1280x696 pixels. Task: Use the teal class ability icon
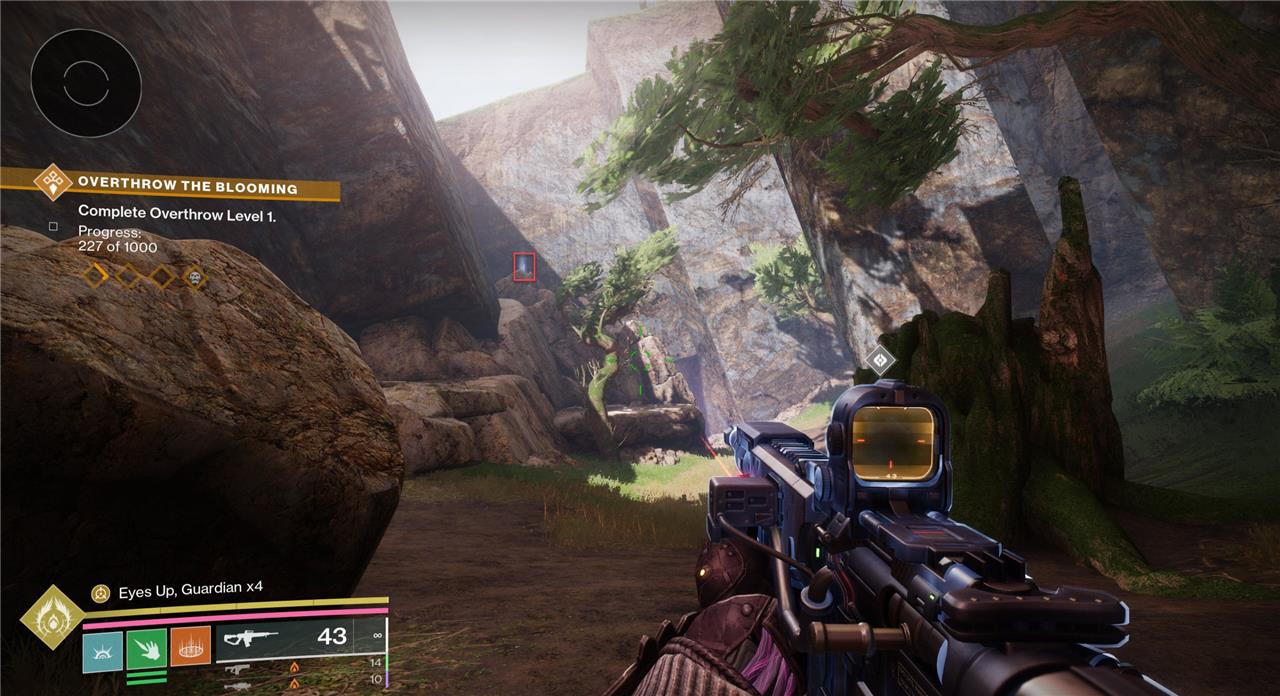pyautogui.click(x=102, y=646)
